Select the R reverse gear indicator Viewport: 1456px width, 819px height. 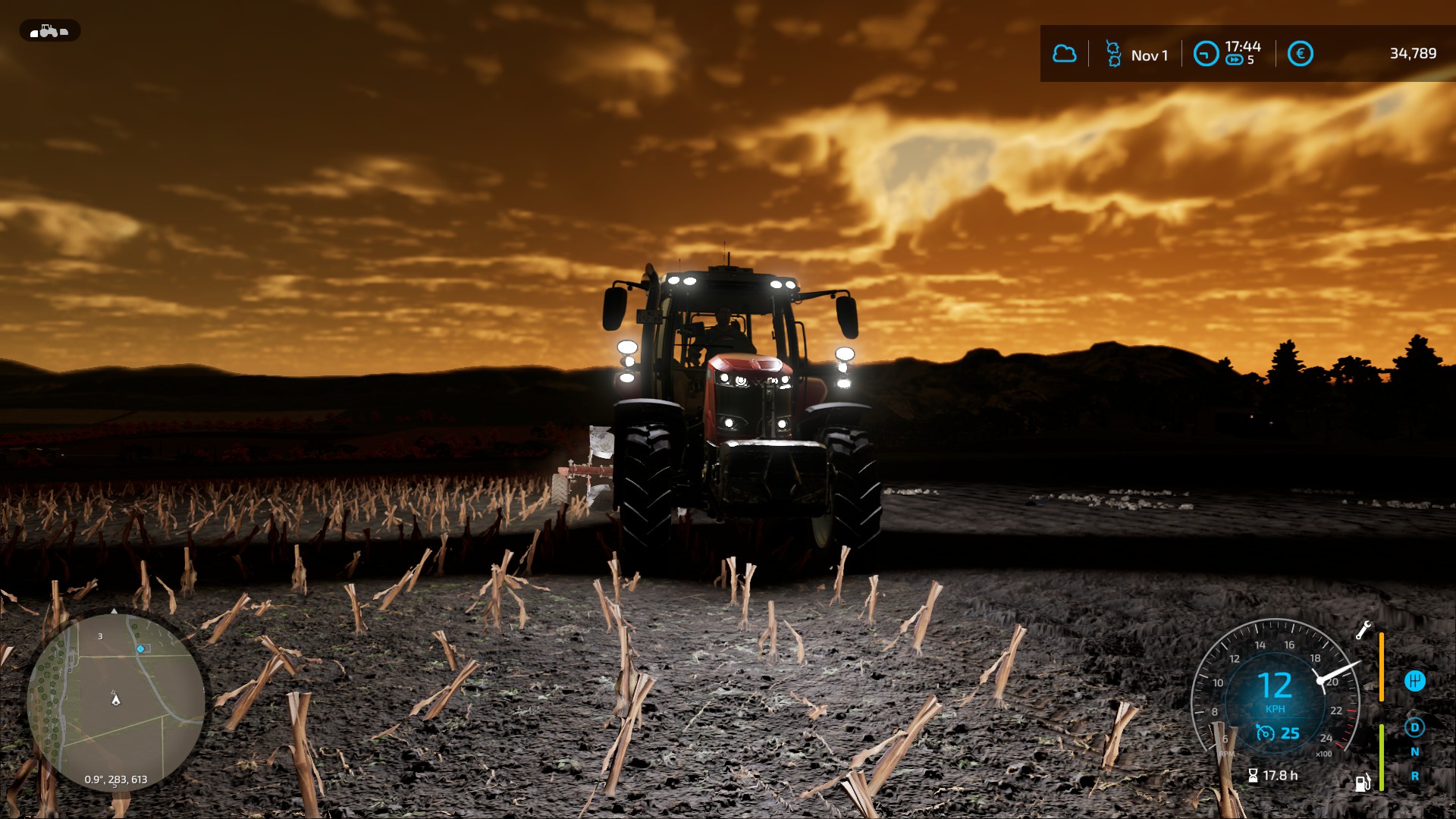(x=1414, y=776)
